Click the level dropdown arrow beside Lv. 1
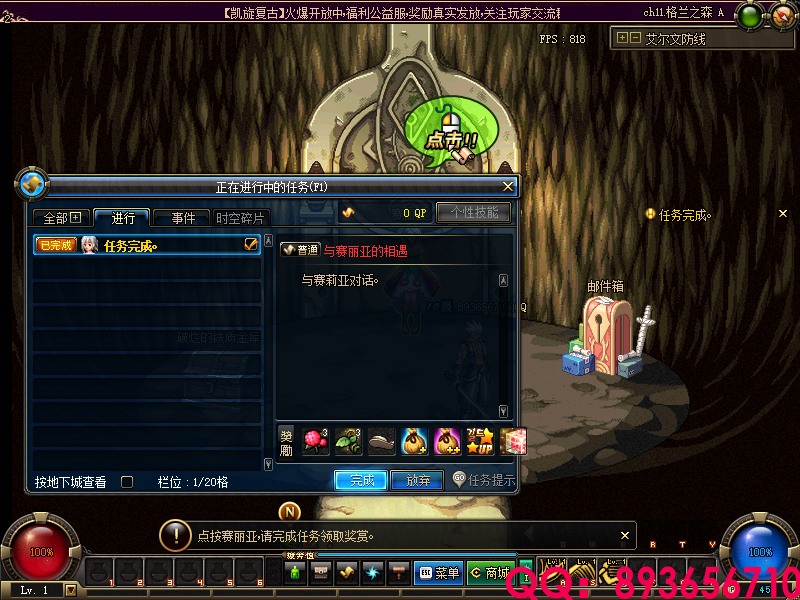The image size is (800, 600). pos(70,590)
